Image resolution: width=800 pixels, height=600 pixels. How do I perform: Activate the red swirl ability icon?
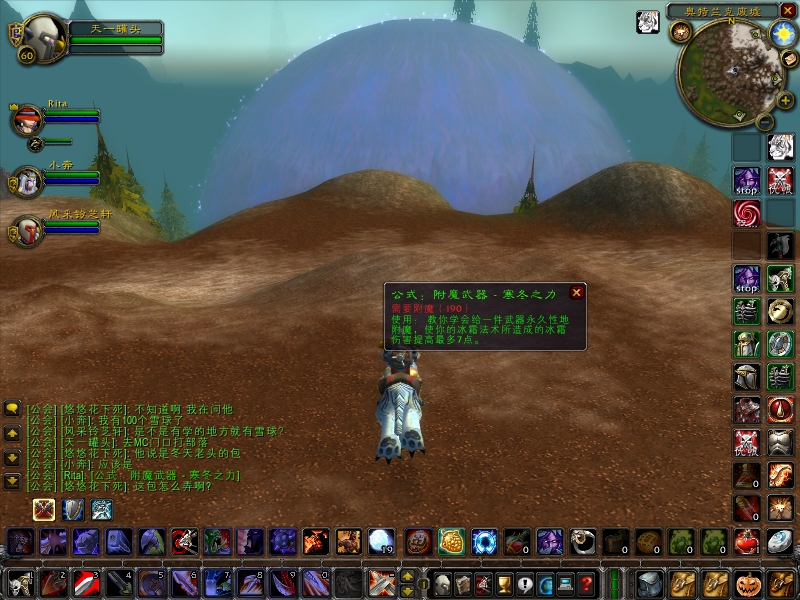tap(746, 212)
